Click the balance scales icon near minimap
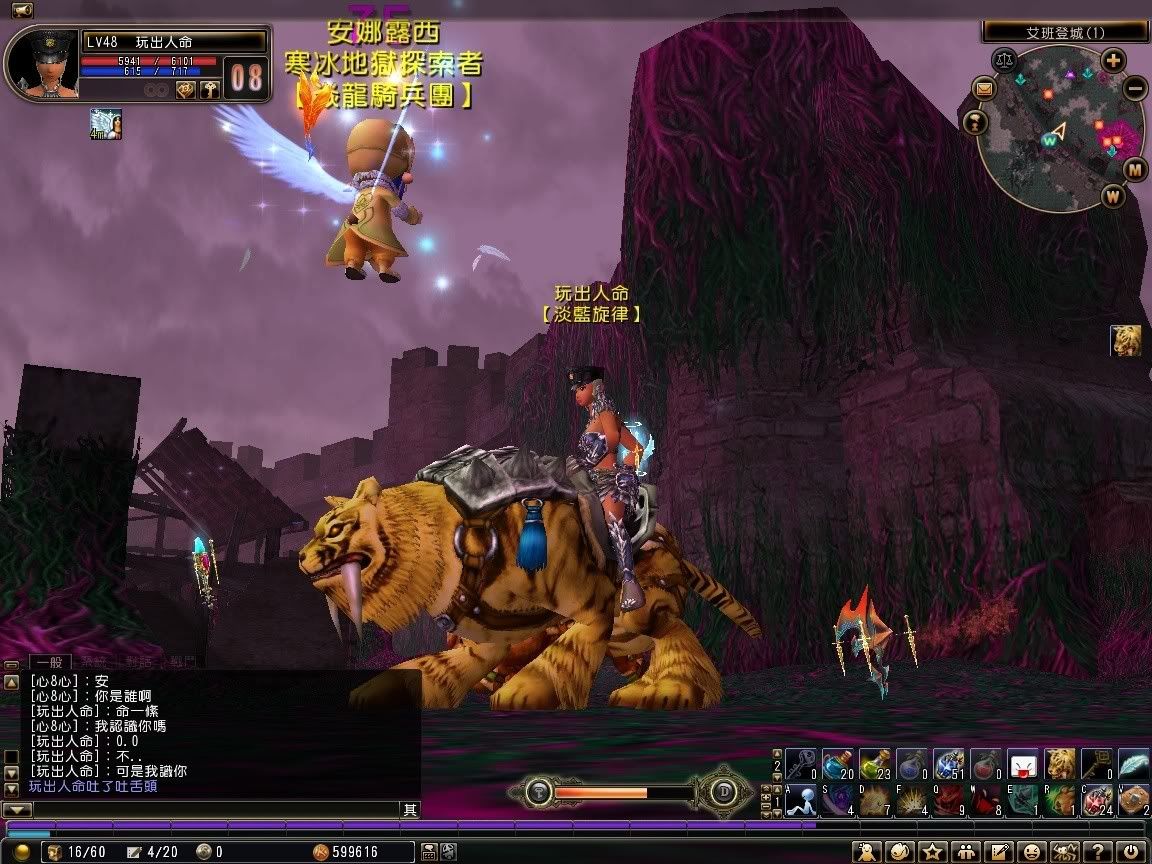Image resolution: width=1152 pixels, height=864 pixels. tap(1001, 60)
